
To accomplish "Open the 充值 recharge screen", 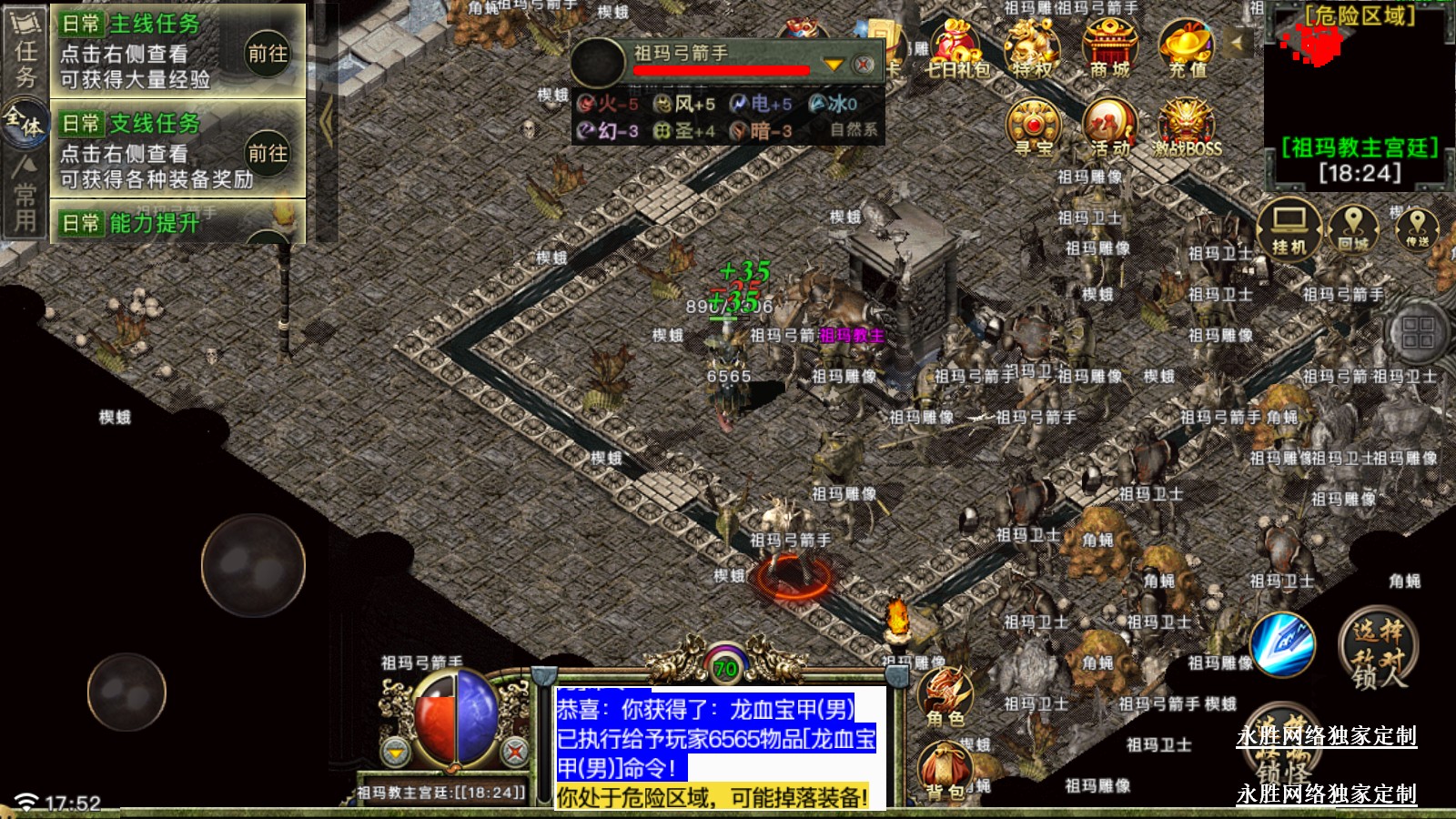I will click(1187, 49).
